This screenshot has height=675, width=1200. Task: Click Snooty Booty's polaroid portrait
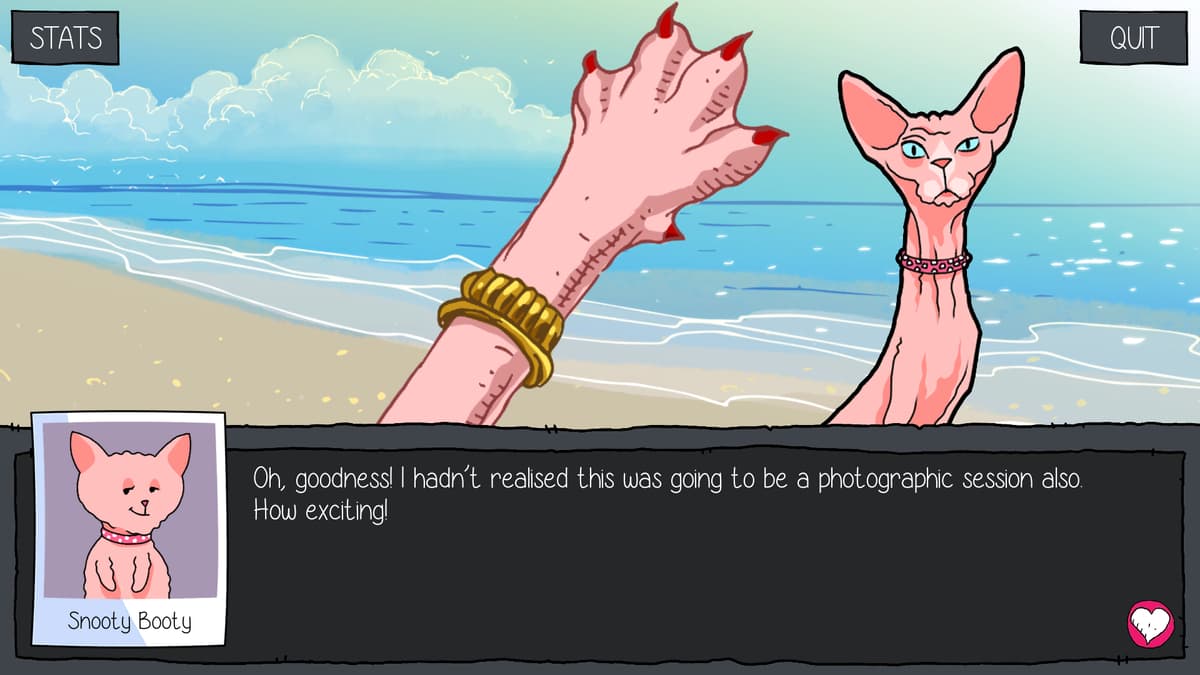[129, 528]
